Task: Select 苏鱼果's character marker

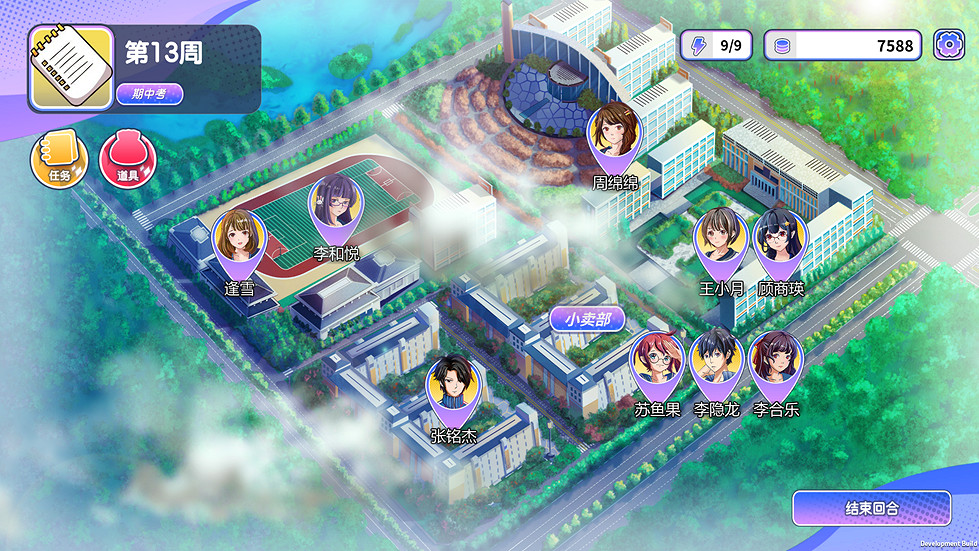Action: pyautogui.click(x=657, y=364)
